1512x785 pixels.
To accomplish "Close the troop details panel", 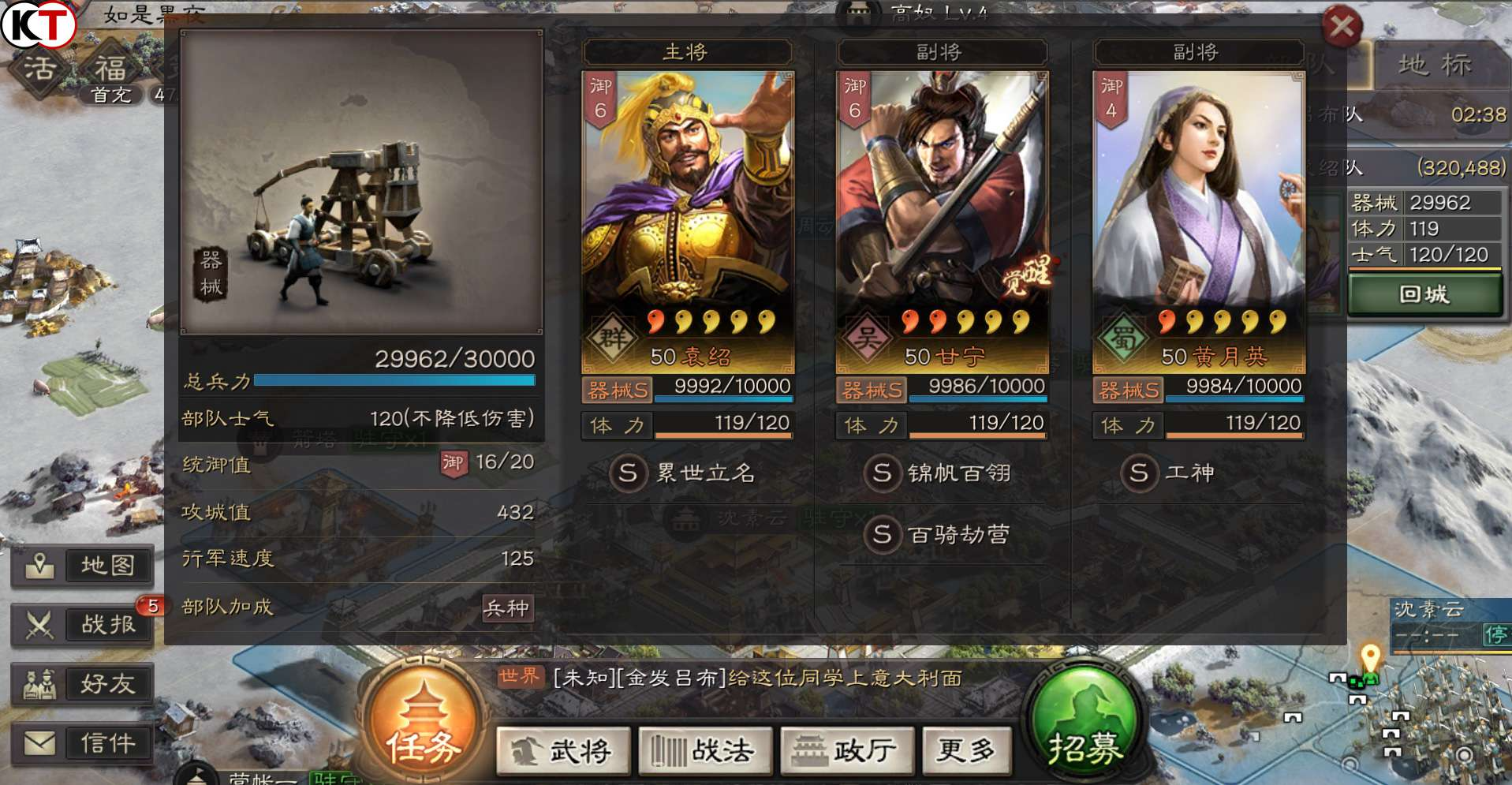I will [1342, 27].
